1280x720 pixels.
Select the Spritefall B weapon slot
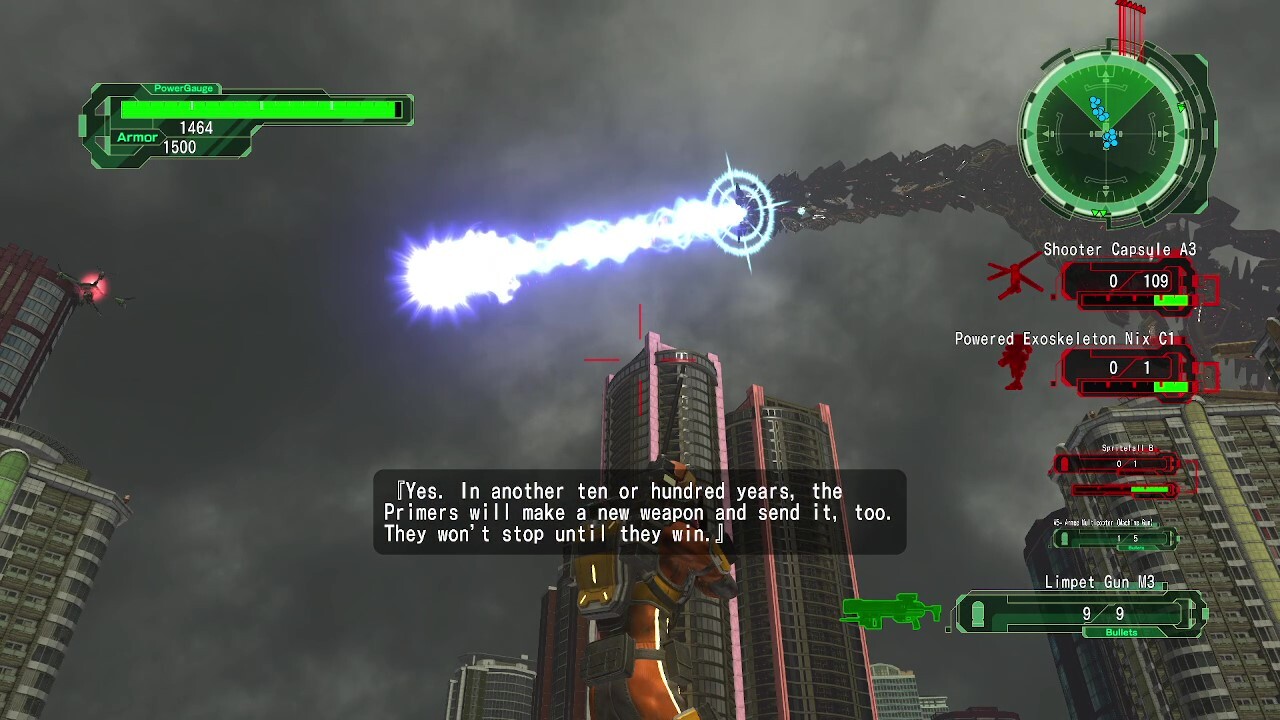tap(1119, 465)
